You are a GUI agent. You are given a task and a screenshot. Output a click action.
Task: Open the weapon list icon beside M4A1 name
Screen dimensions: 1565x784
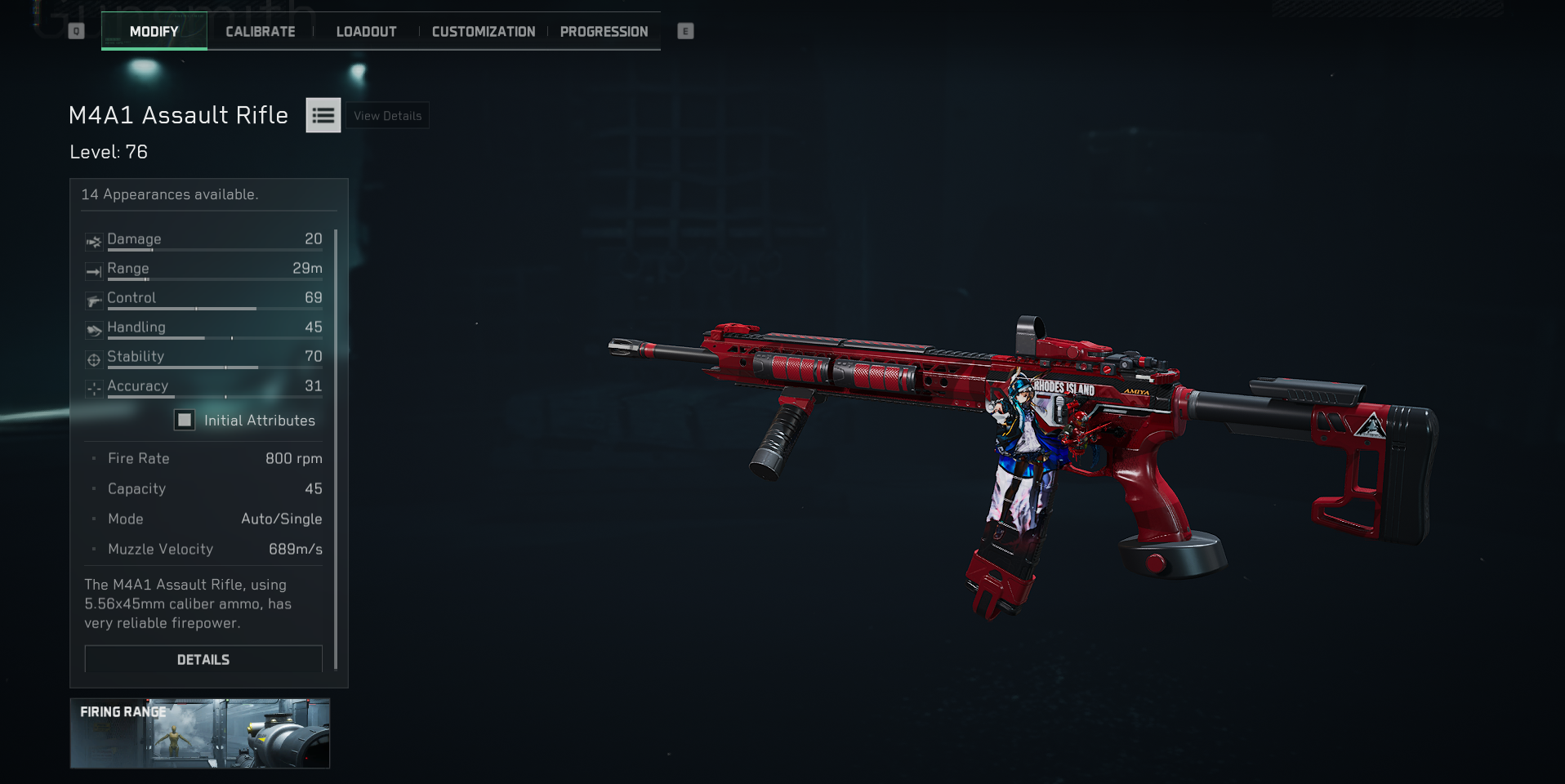pyautogui.click(x=323, y=115)
